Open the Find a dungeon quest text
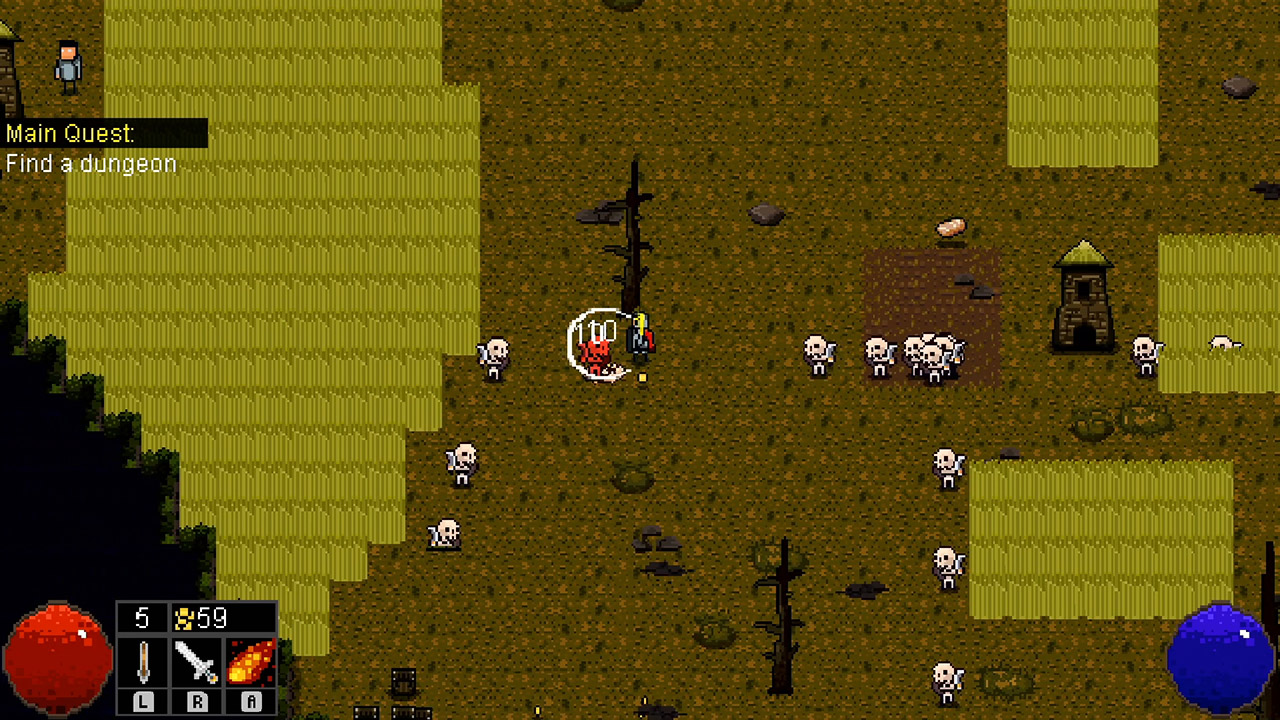 coord(90,164)
